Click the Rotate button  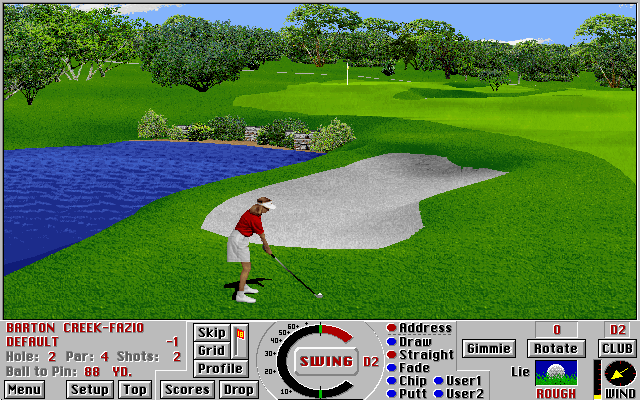556,348
